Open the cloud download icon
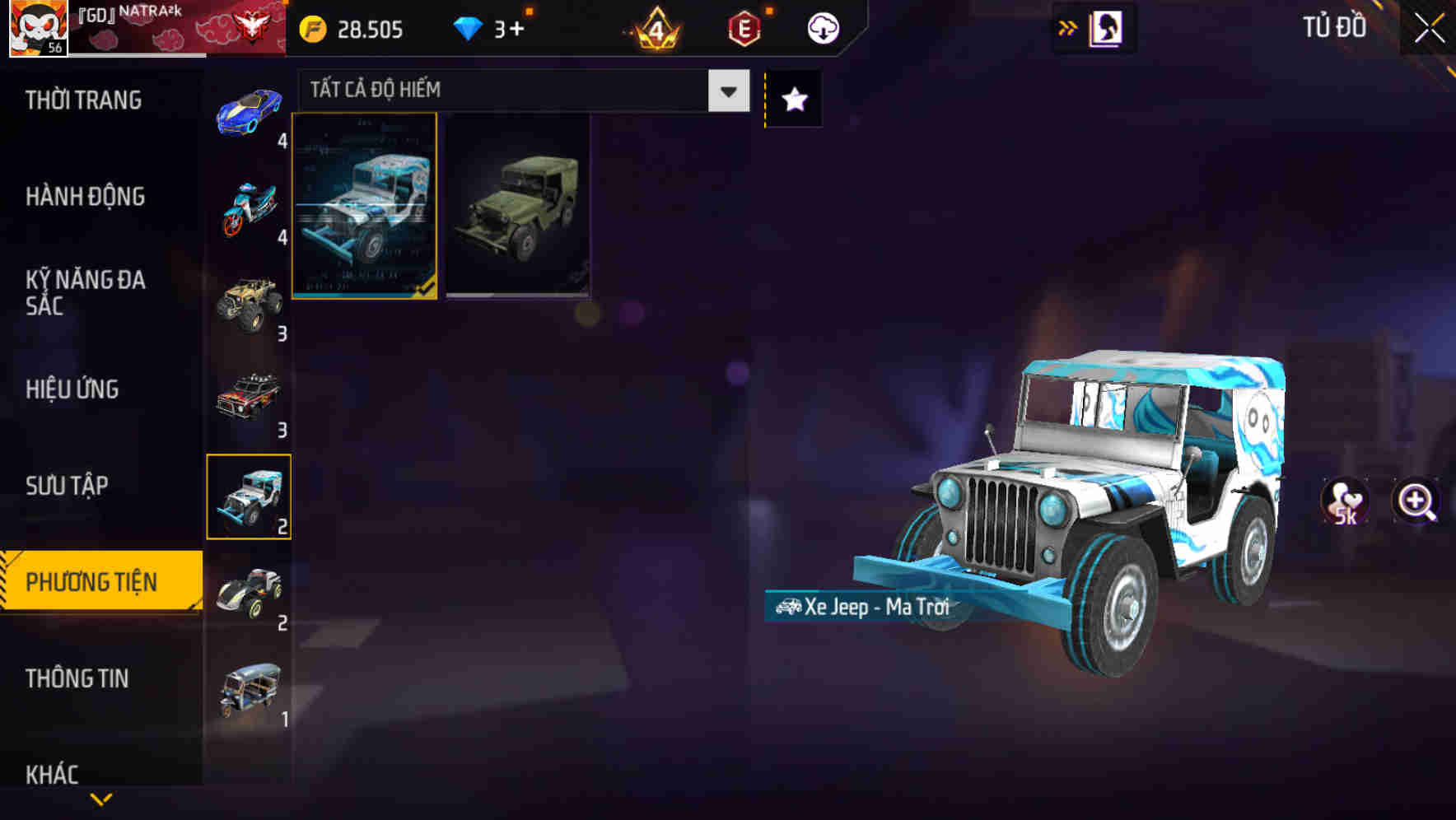The image size is (1456, 820). click(x=821, y=27)
